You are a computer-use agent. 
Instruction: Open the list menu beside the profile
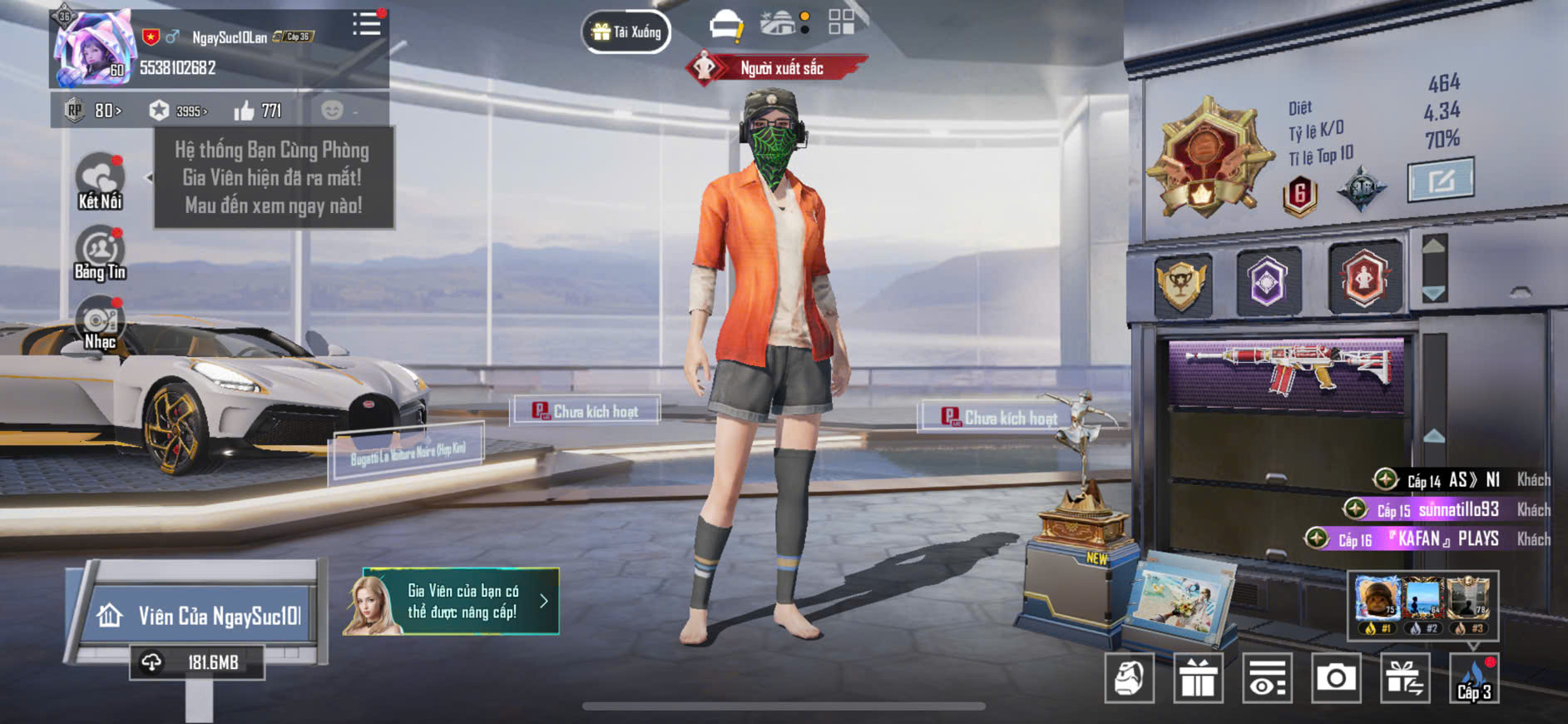366,24
